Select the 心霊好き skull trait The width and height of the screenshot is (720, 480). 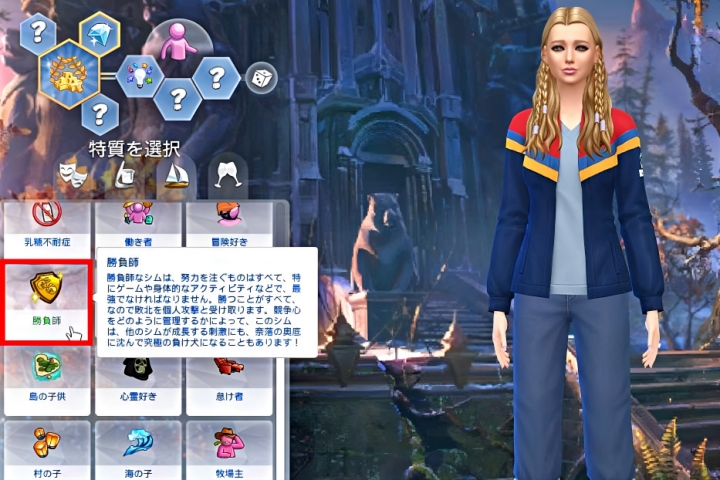(138, 376)
